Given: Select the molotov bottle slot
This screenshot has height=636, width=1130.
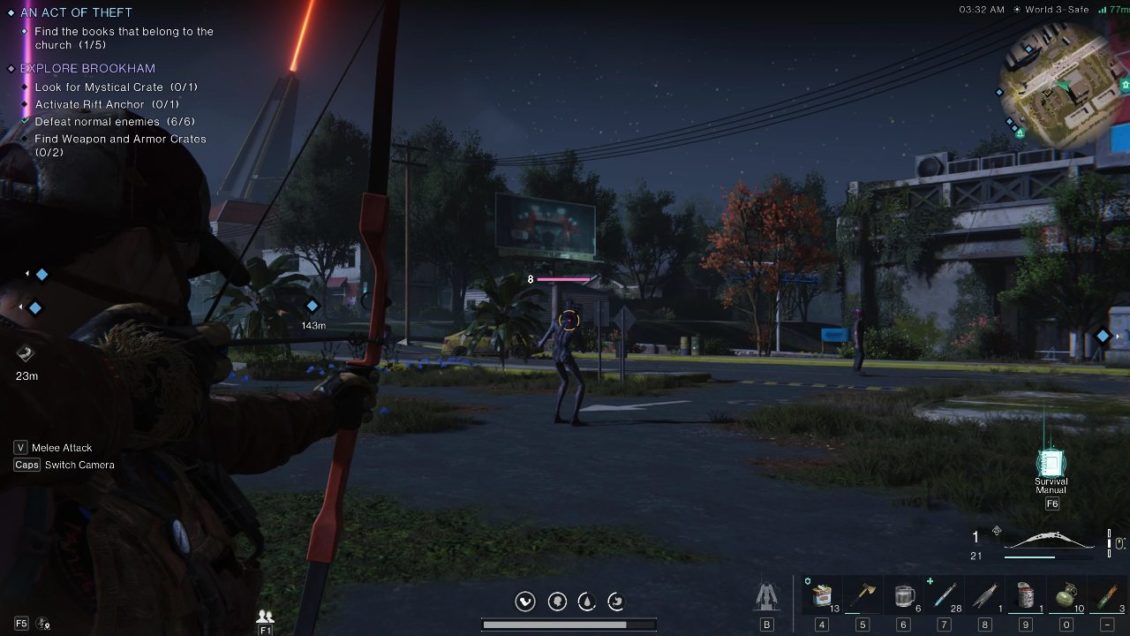Looking at the screenshot, I should pos(1107,595).
